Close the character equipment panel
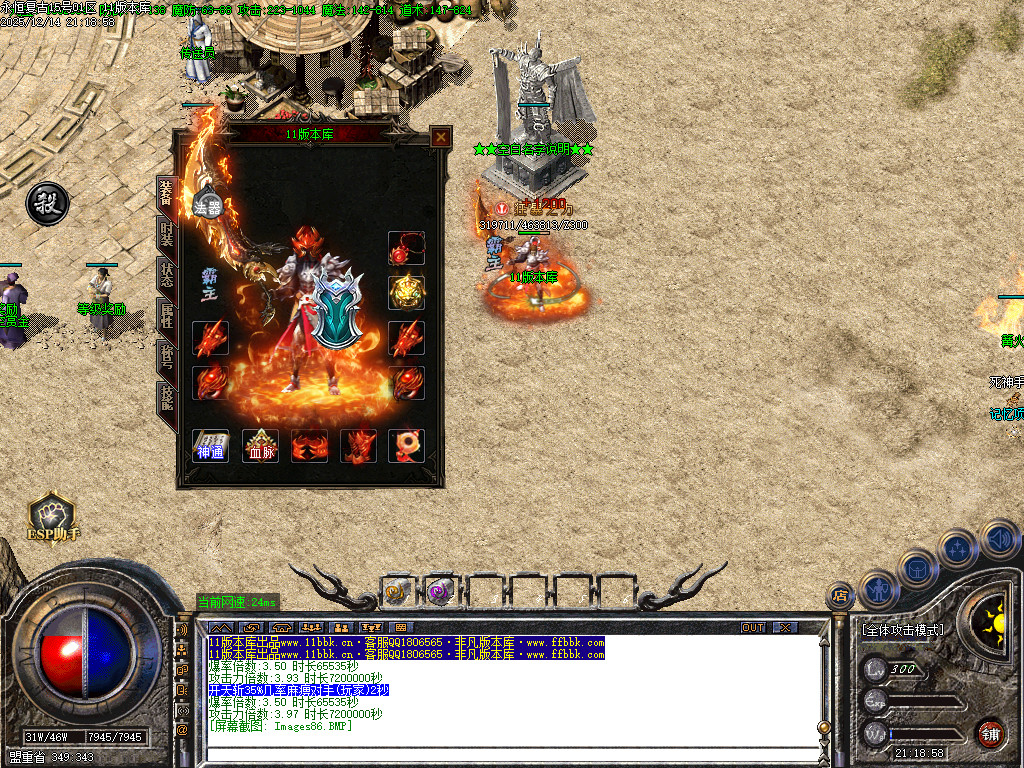 (440, 138)
